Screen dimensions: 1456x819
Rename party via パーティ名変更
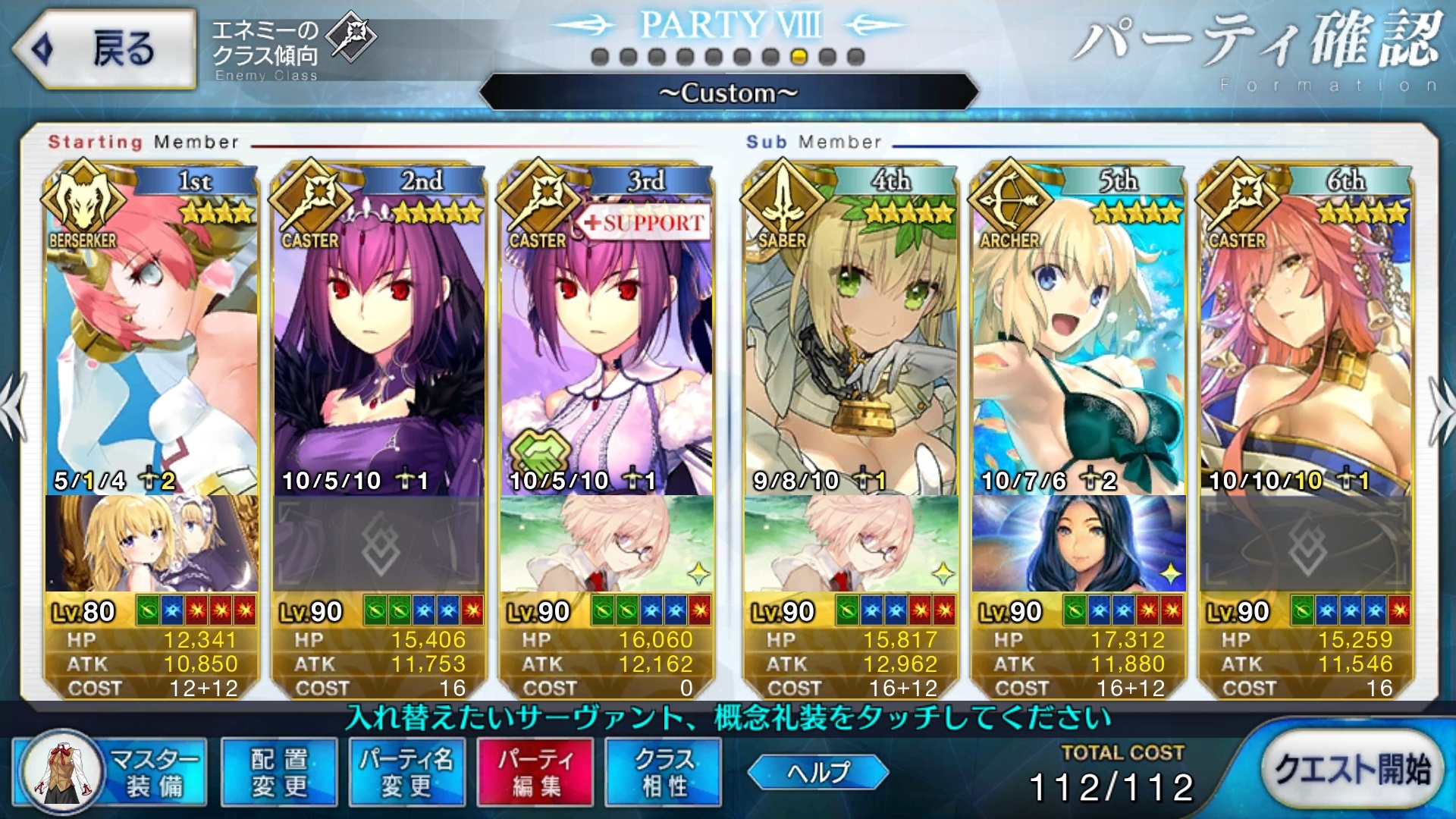pos(406,772)
